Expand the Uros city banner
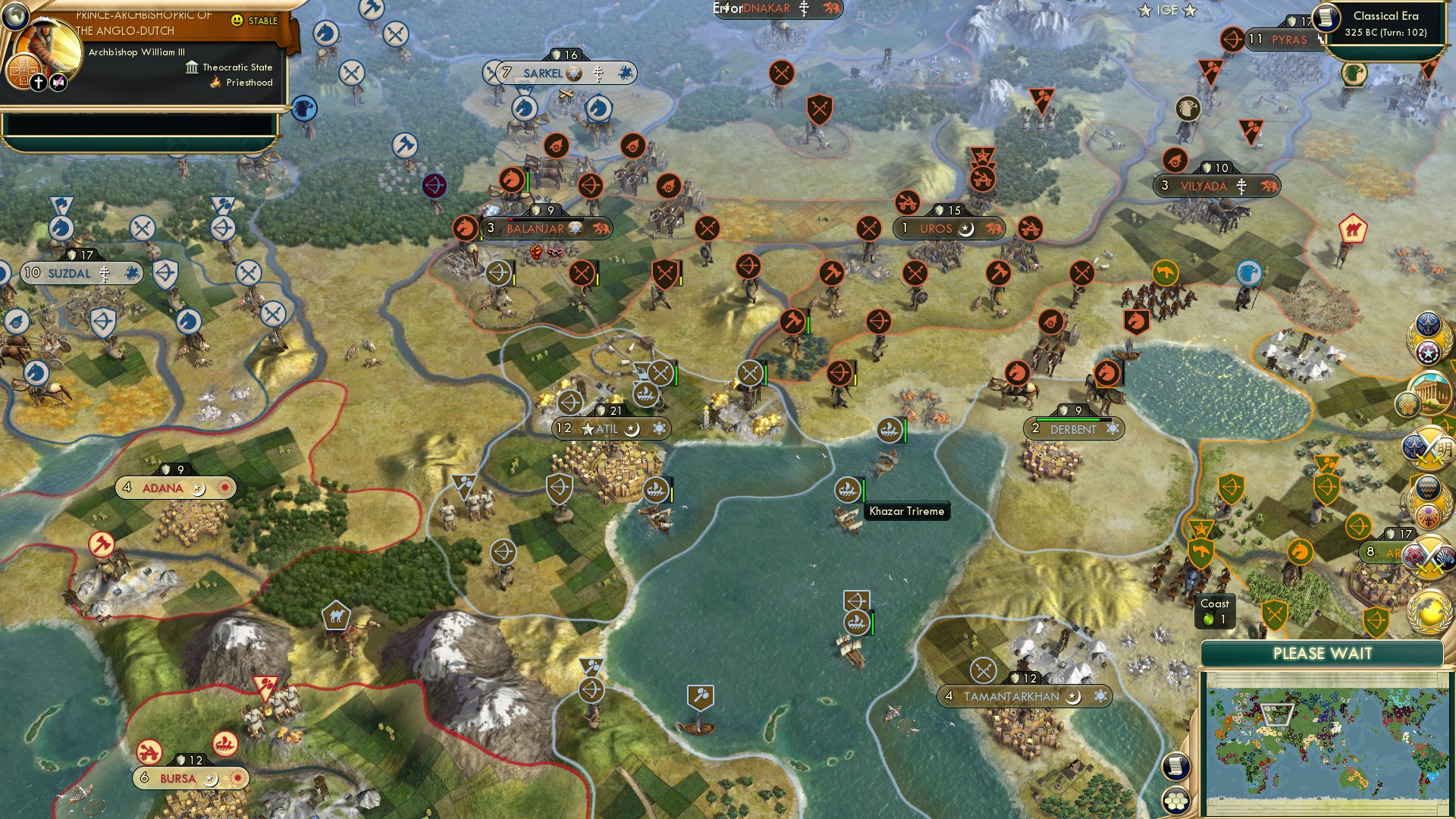Image resolution: width=1456 pixels, height=819 pixels. 937,228
